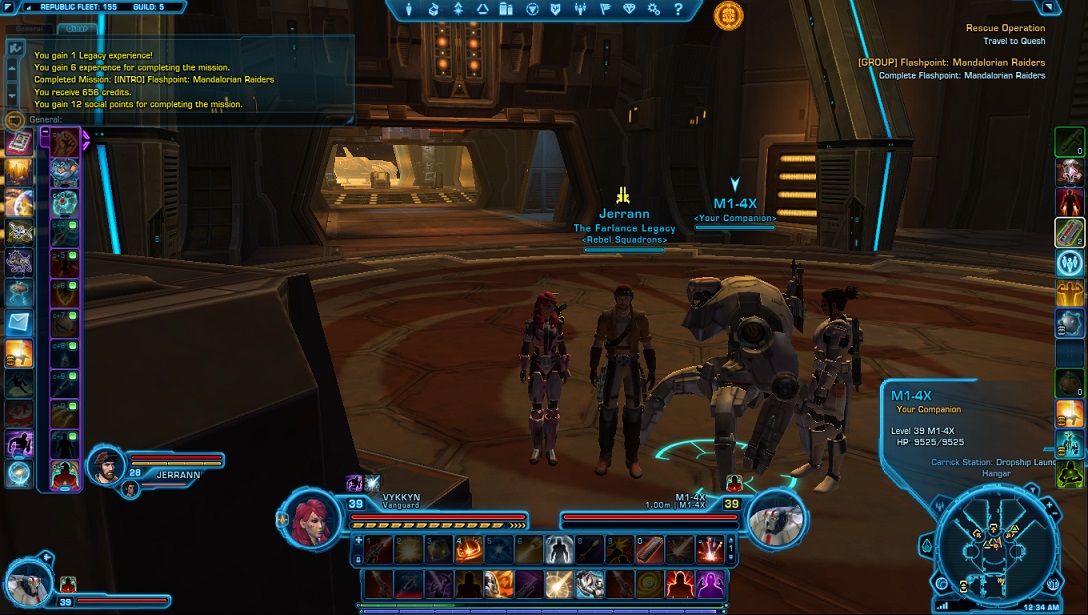The height and width of the screenshot is (615, 1088).
Task: Open preferences with the gears icon
Action: (654, 9)
